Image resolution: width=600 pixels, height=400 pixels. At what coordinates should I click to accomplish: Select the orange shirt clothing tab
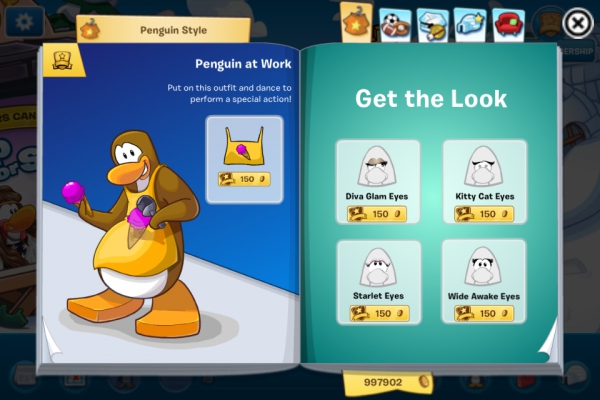pos(356,20)
